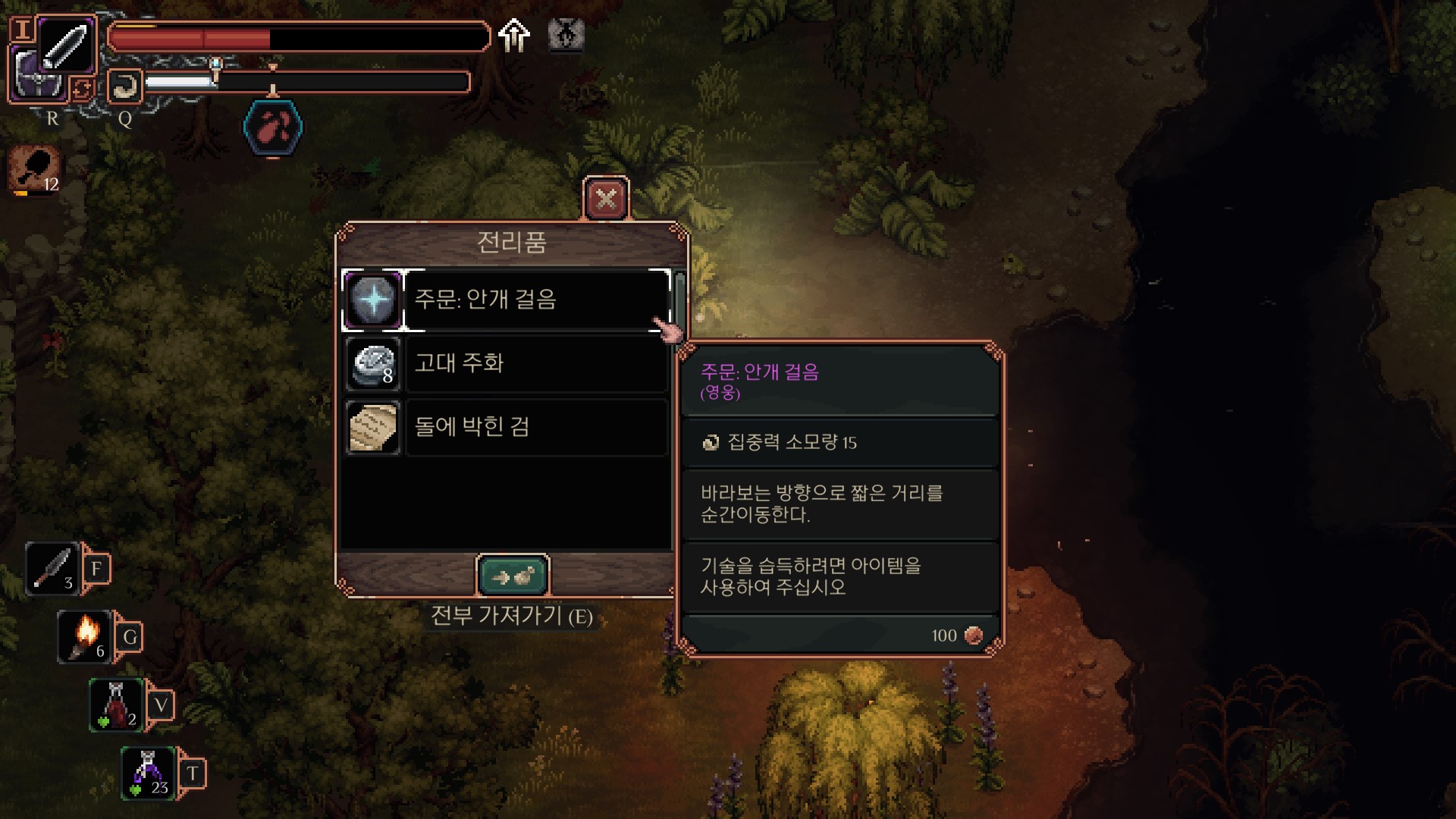Click the take-all button in loot window
Screen dimensions: 1456x819
pyautogui.click(x=513, y=577)
